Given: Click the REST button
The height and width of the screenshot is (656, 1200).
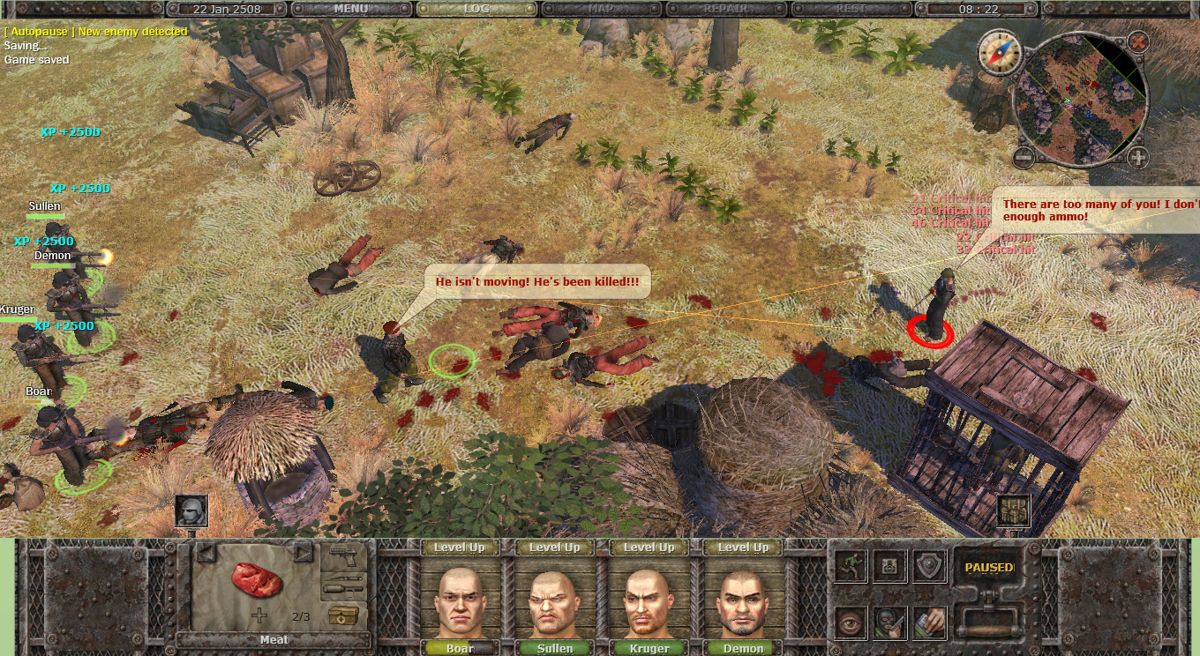Looking at the screenshot, I should [x=851, y=9].
